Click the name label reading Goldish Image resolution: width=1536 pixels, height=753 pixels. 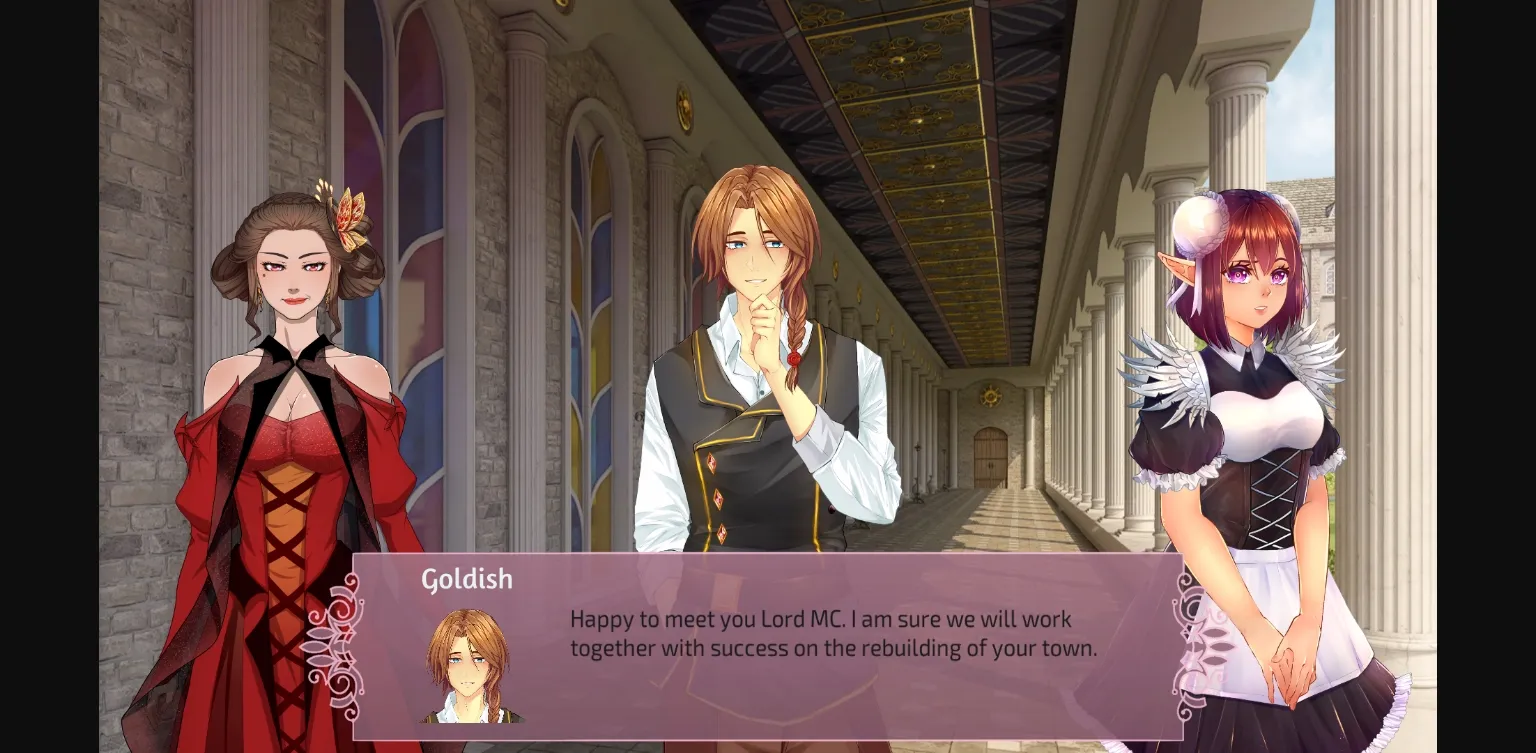467,578
